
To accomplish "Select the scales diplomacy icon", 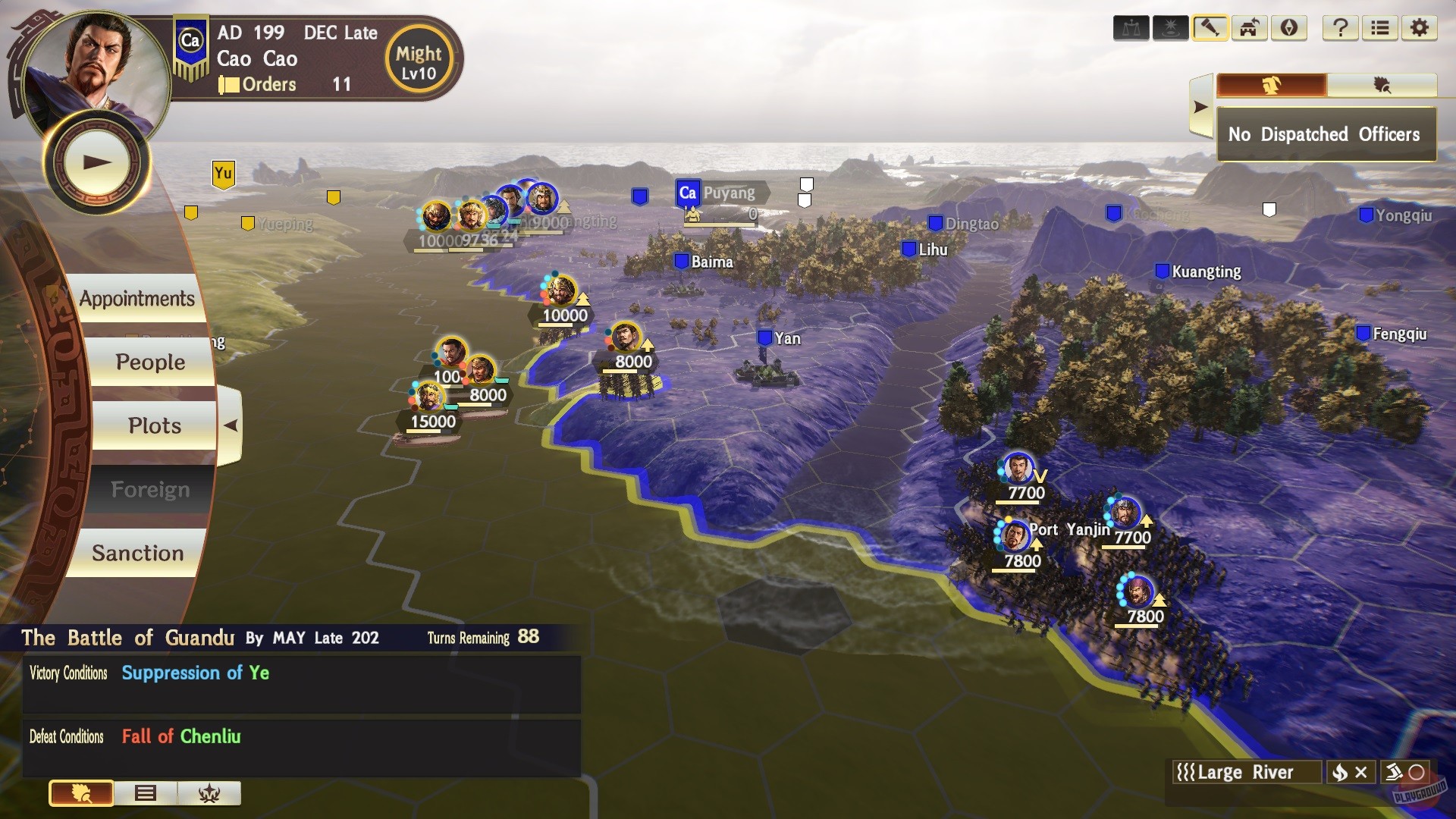I will pos(1132,28).
